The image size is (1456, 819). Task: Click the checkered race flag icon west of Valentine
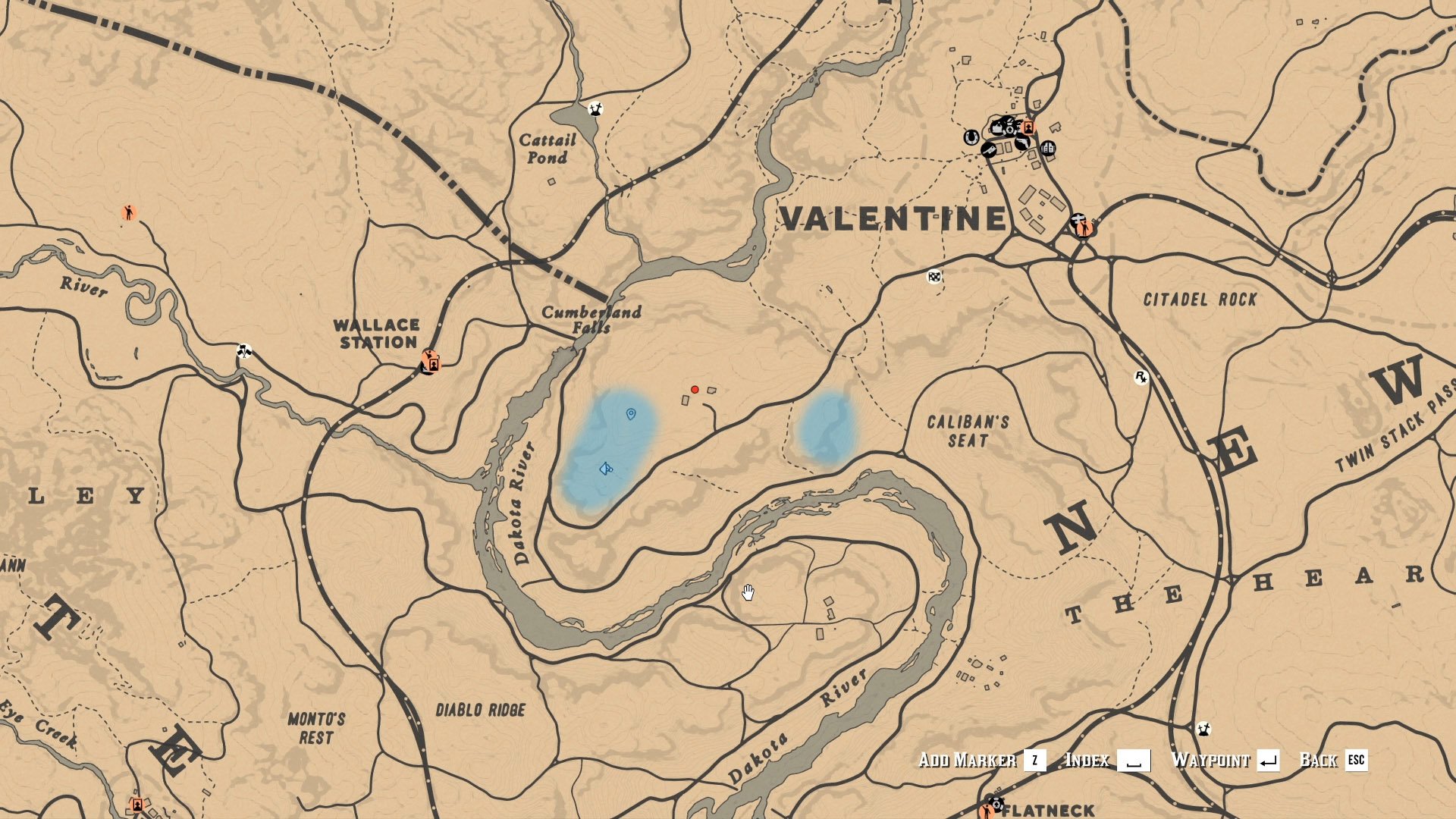tap(934, 278)
